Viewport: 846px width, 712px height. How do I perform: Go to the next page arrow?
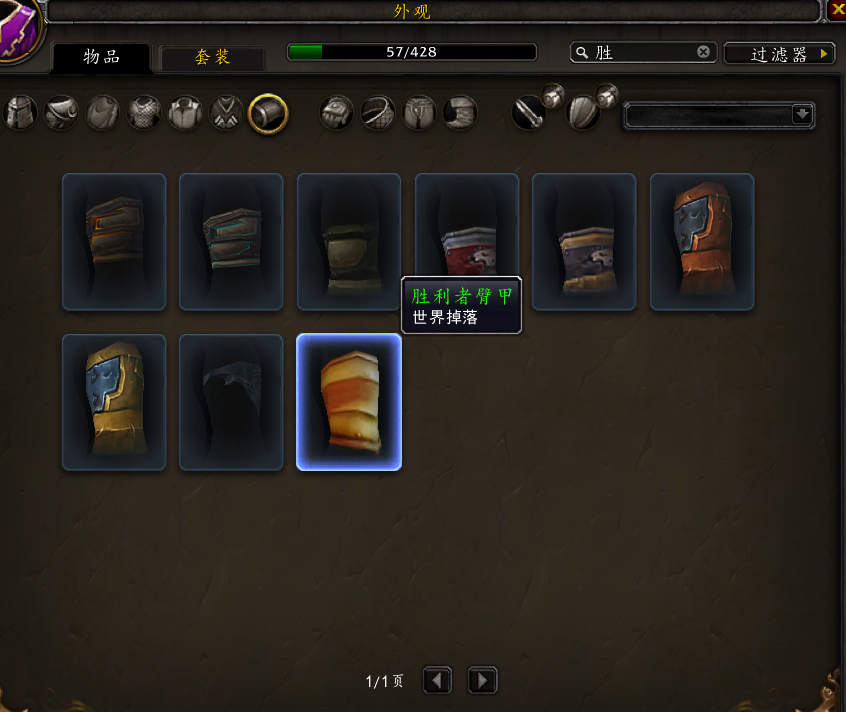[482, 681]
